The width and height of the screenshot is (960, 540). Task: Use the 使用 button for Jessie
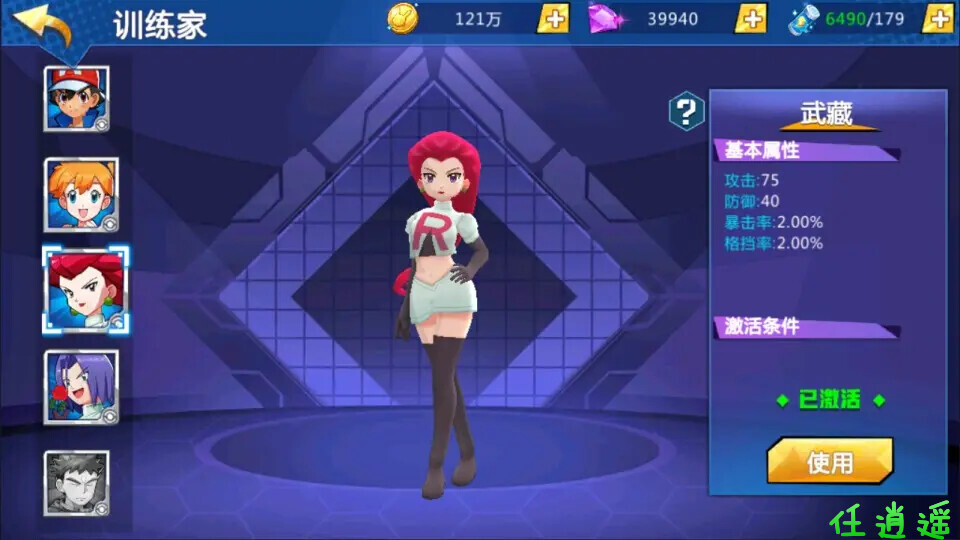pos(829,461)
